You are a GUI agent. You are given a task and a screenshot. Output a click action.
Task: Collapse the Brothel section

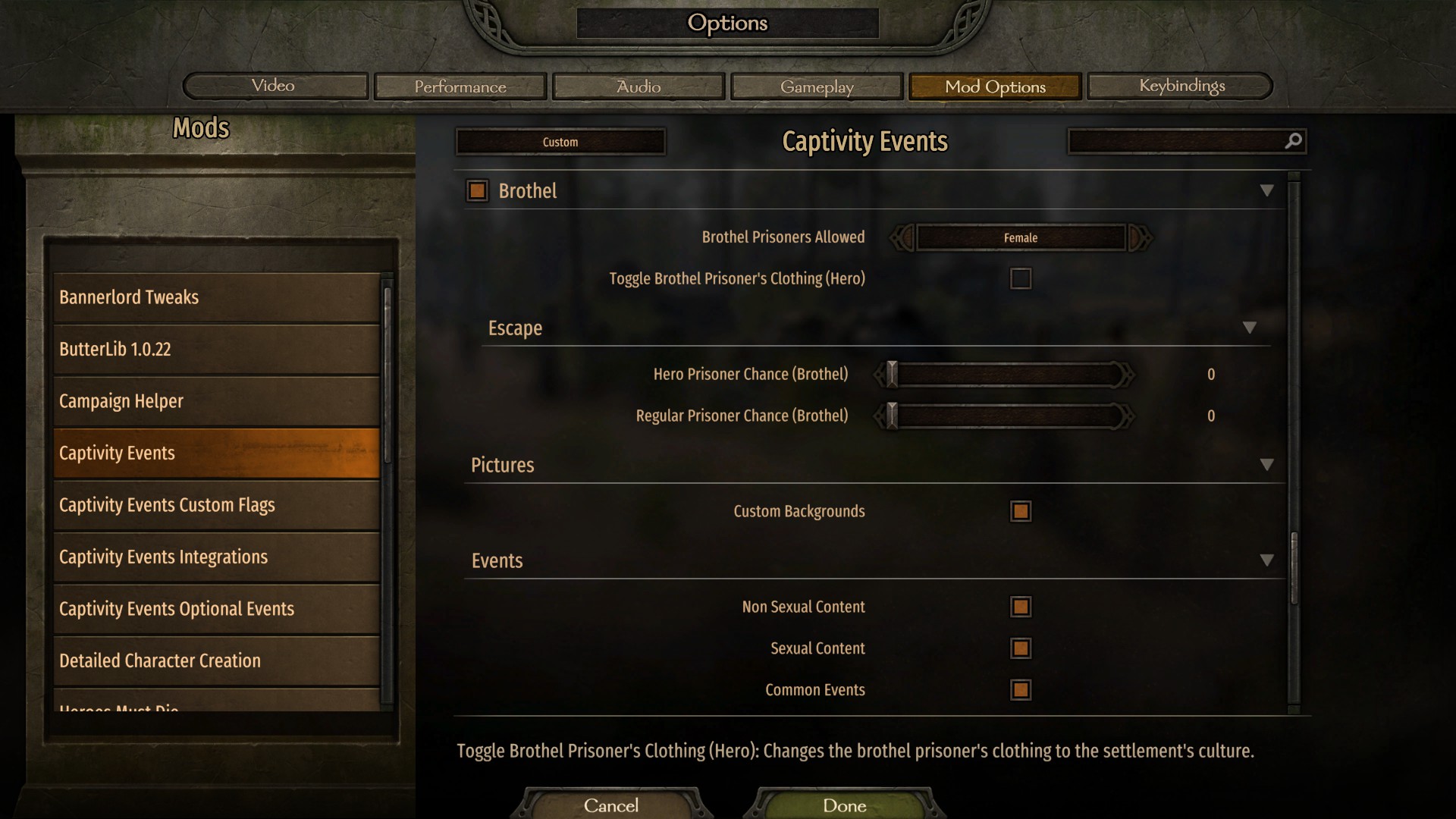coord(1266,191)
